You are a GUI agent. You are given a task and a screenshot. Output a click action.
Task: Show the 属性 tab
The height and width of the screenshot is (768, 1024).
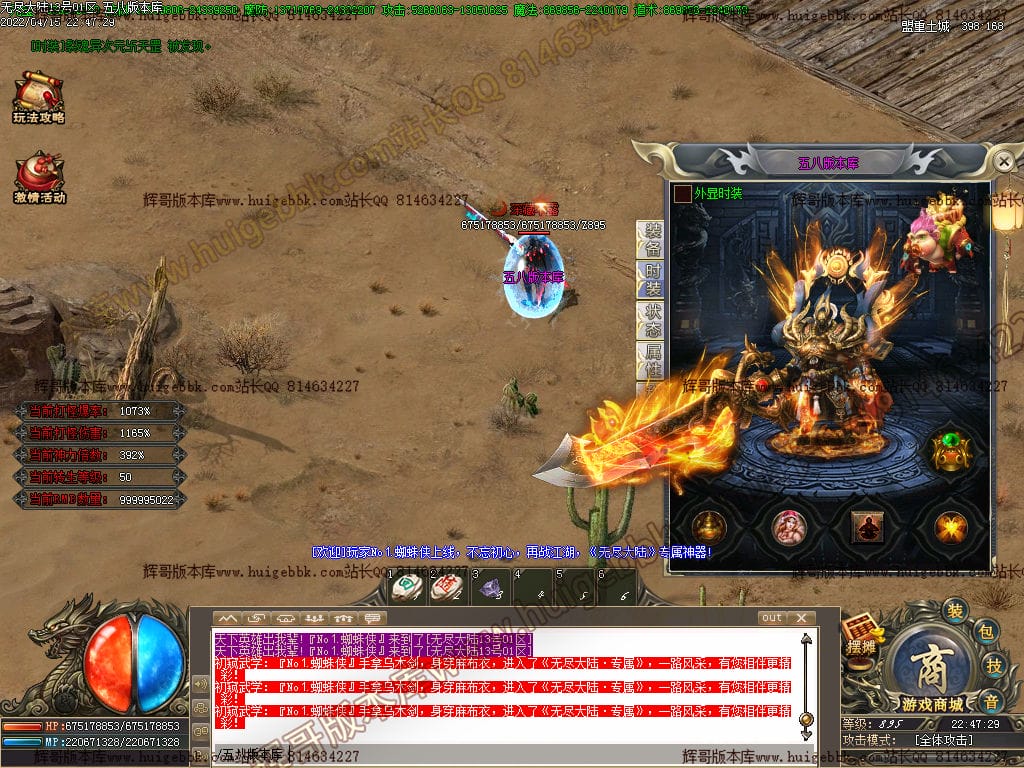652,360
